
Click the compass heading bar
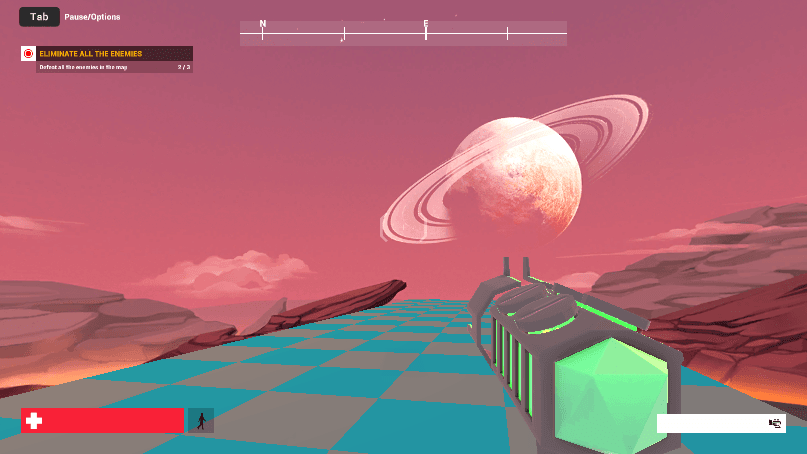click(x=403, y=34)
